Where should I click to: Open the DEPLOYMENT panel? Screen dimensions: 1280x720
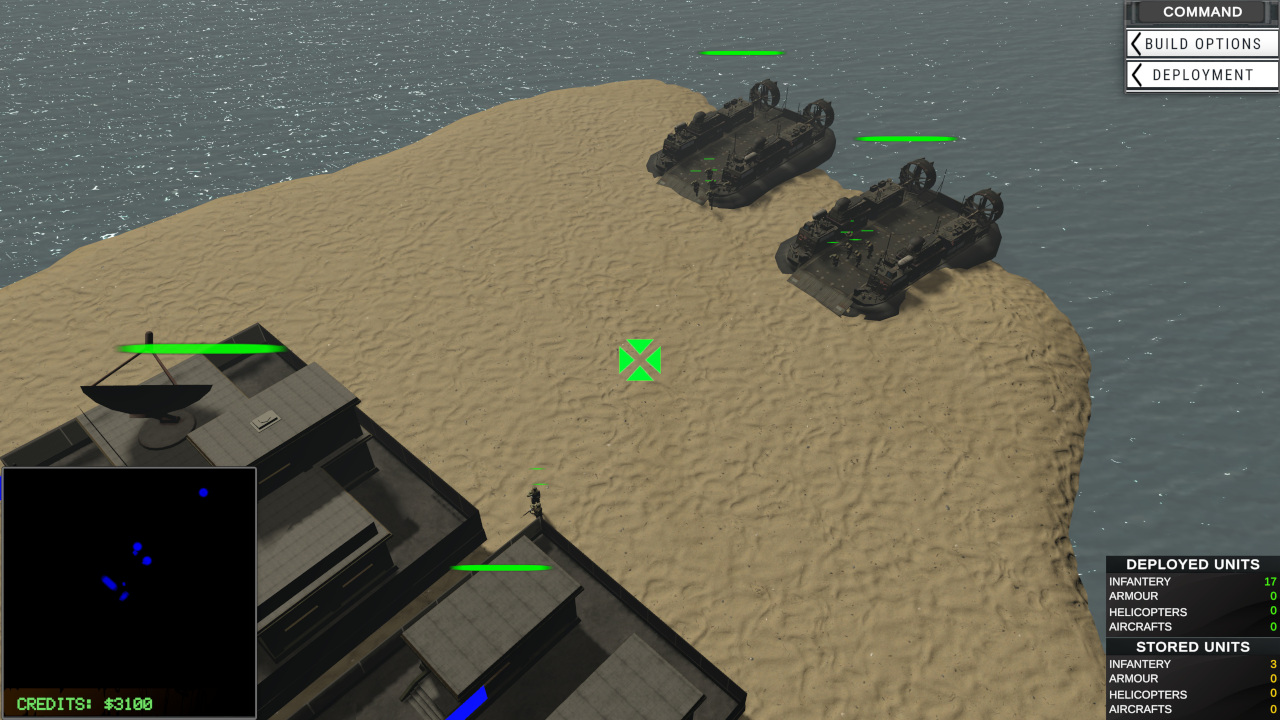click(x=1204, y=75)
